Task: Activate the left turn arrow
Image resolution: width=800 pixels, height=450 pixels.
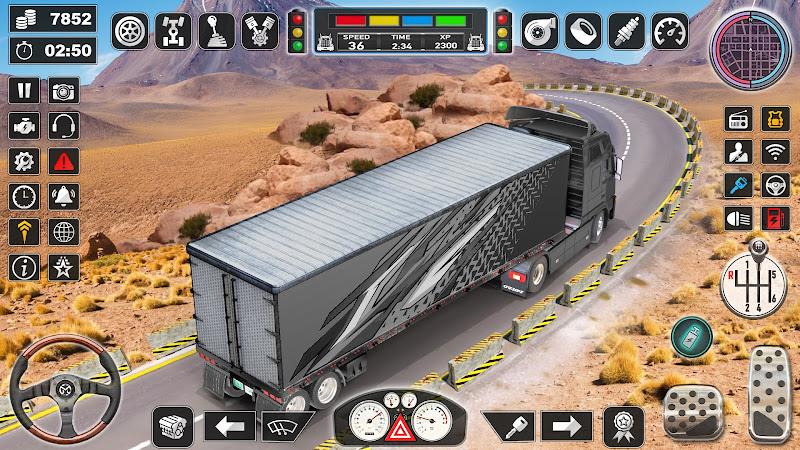Action: click(230, 426)
